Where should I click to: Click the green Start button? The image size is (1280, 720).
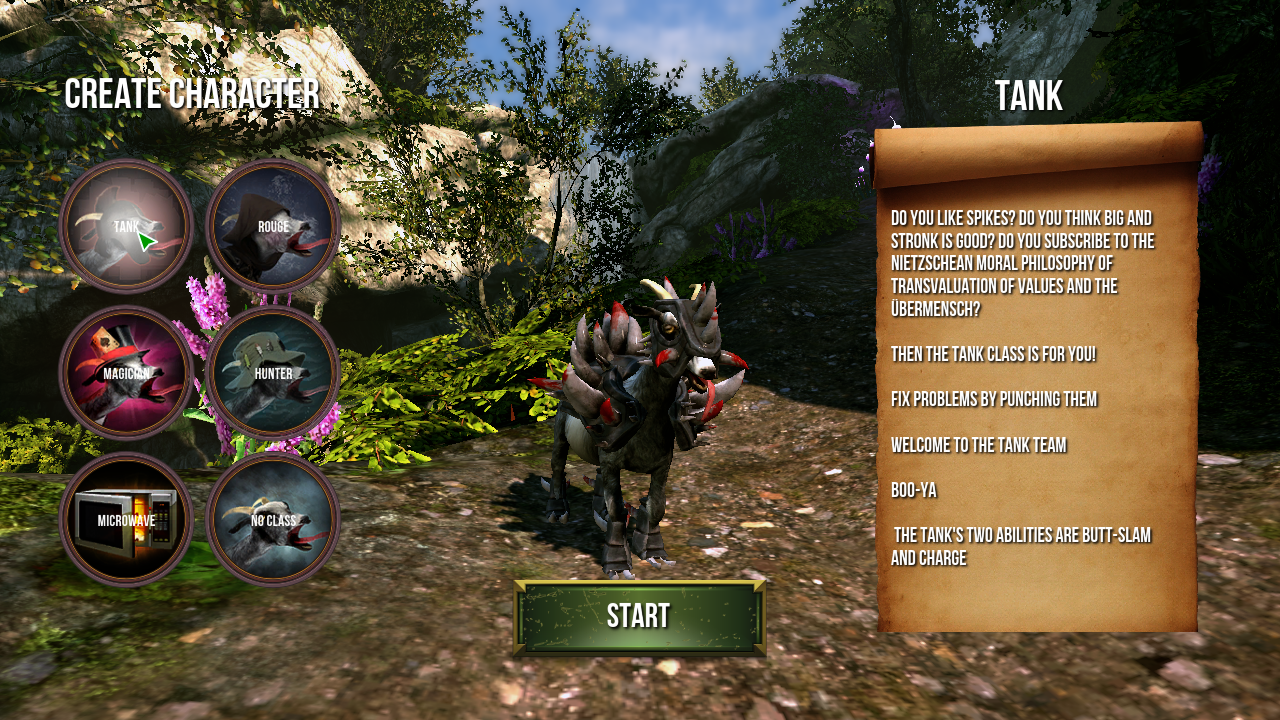[x=639, y=617]
